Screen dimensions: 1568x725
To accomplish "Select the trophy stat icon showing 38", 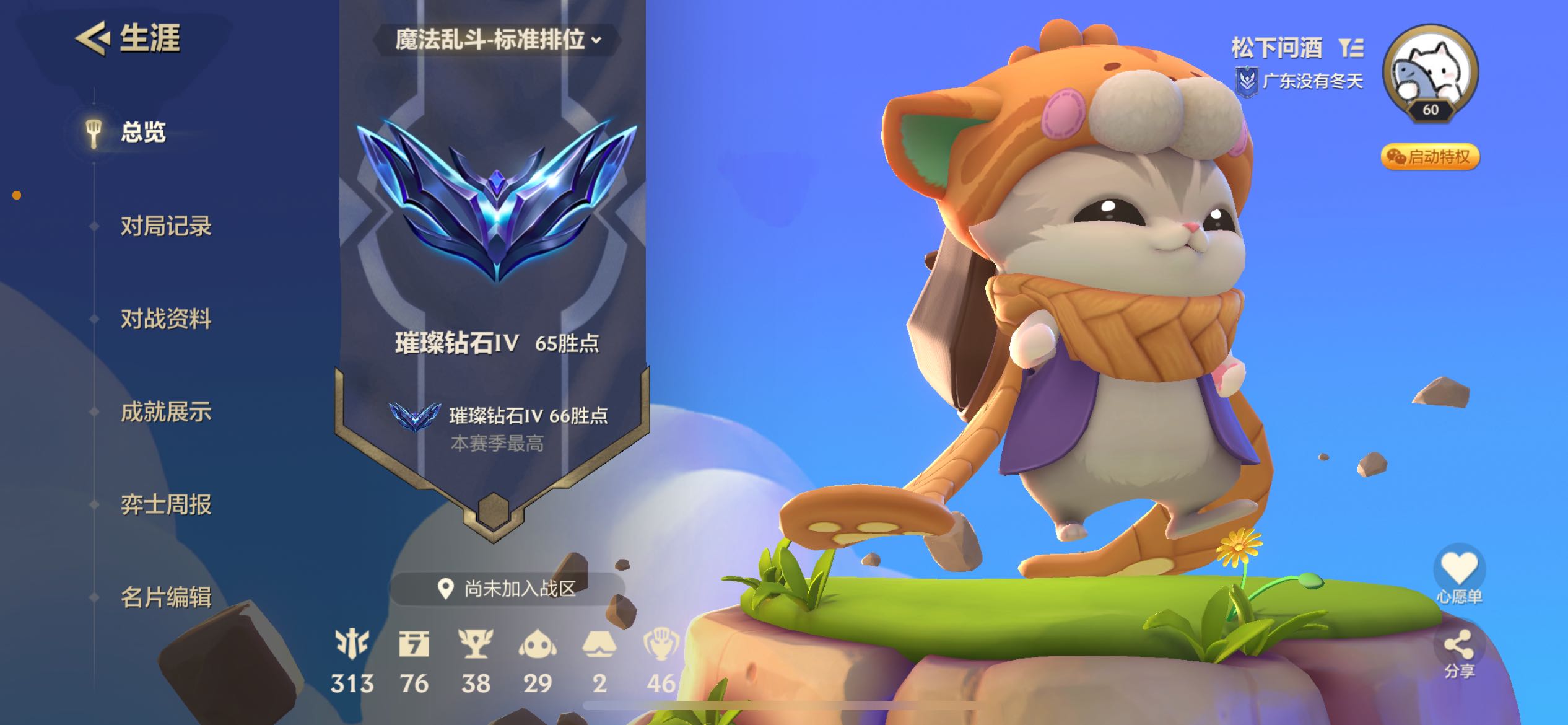I will (476, 644).
